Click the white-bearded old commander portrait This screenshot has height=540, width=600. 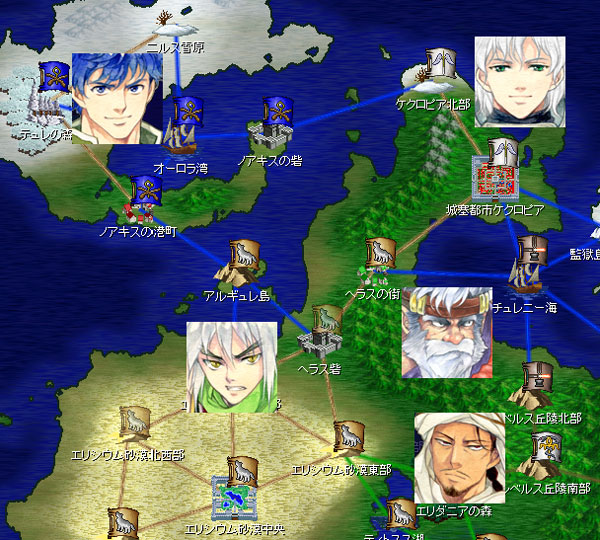[x=446, y=332]
